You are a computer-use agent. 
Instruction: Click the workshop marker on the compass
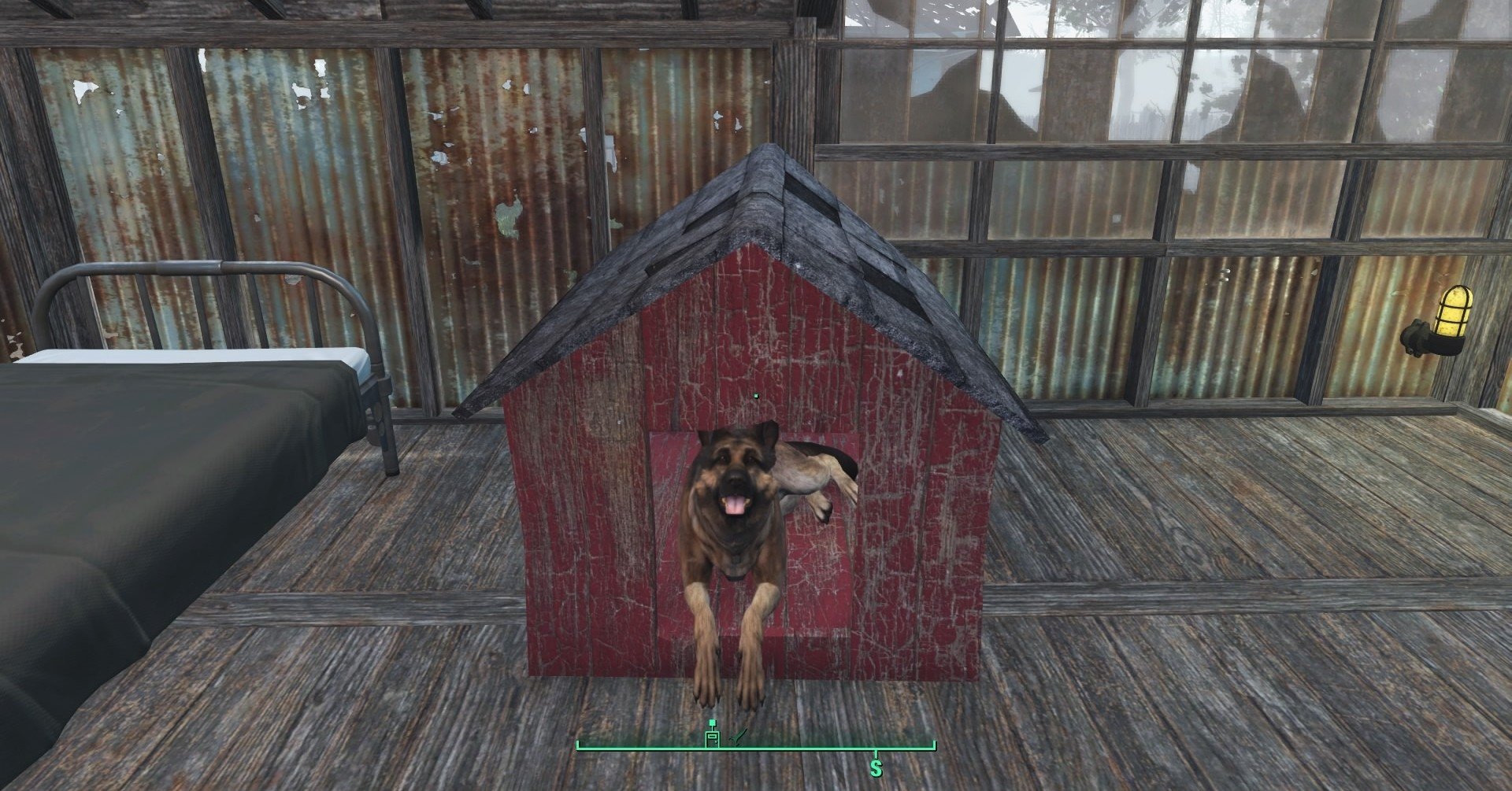pos(713,738)
